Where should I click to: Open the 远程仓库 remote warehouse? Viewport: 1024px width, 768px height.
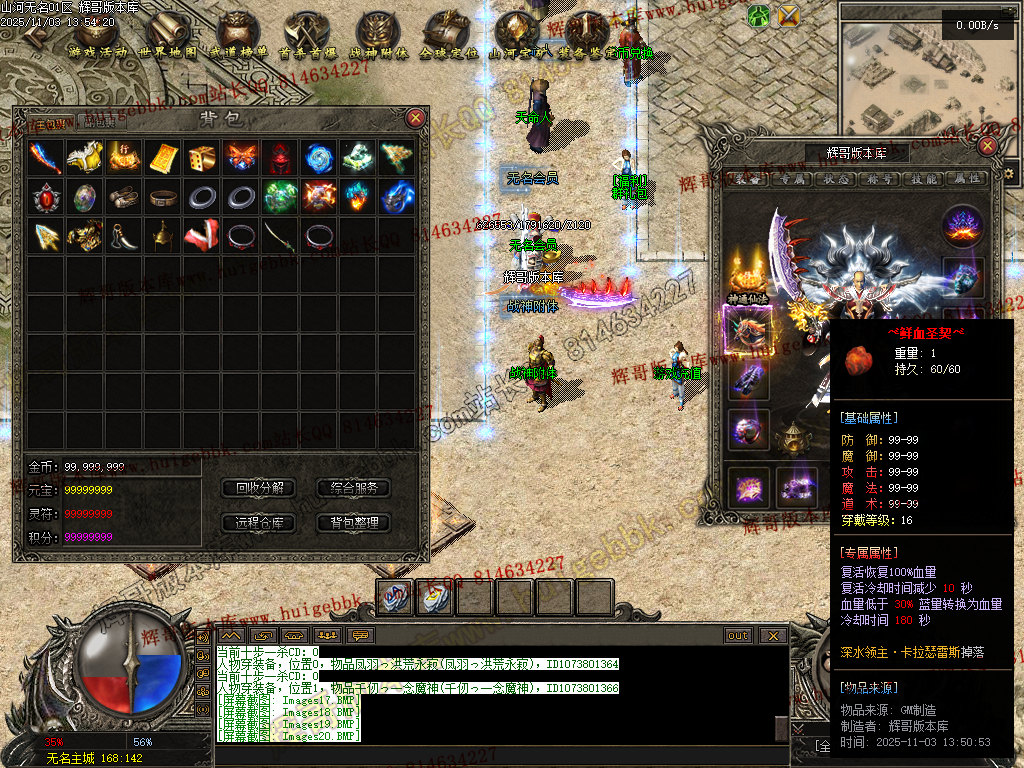click(259, 522)
